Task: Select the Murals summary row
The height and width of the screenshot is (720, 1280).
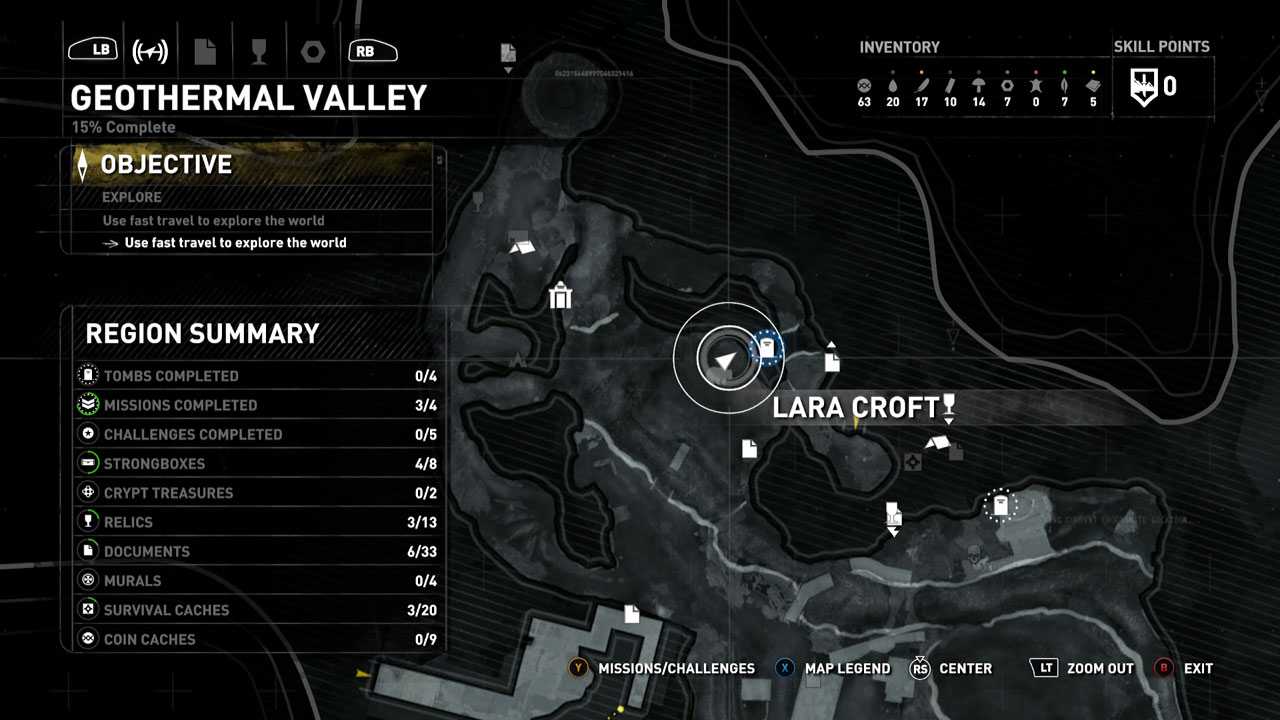Action: pos(258,581)
